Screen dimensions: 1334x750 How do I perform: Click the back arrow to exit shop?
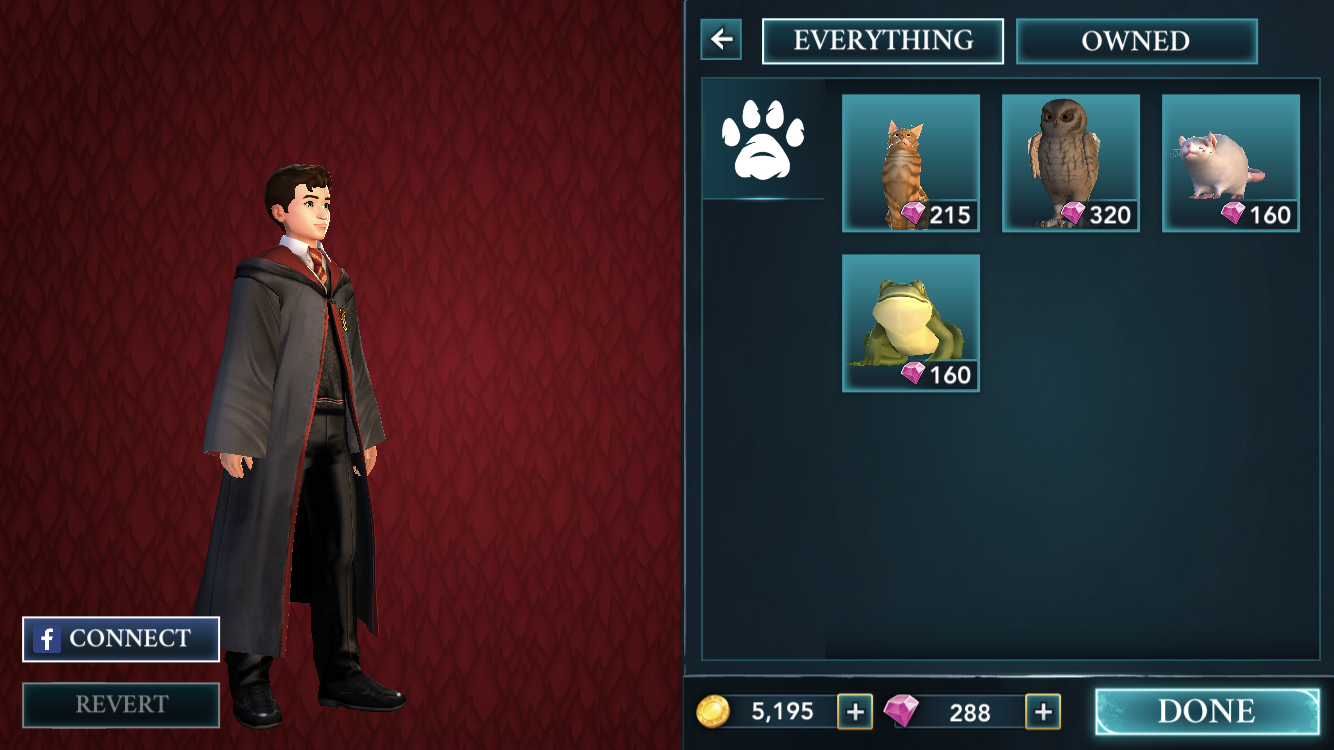[719, 39]
